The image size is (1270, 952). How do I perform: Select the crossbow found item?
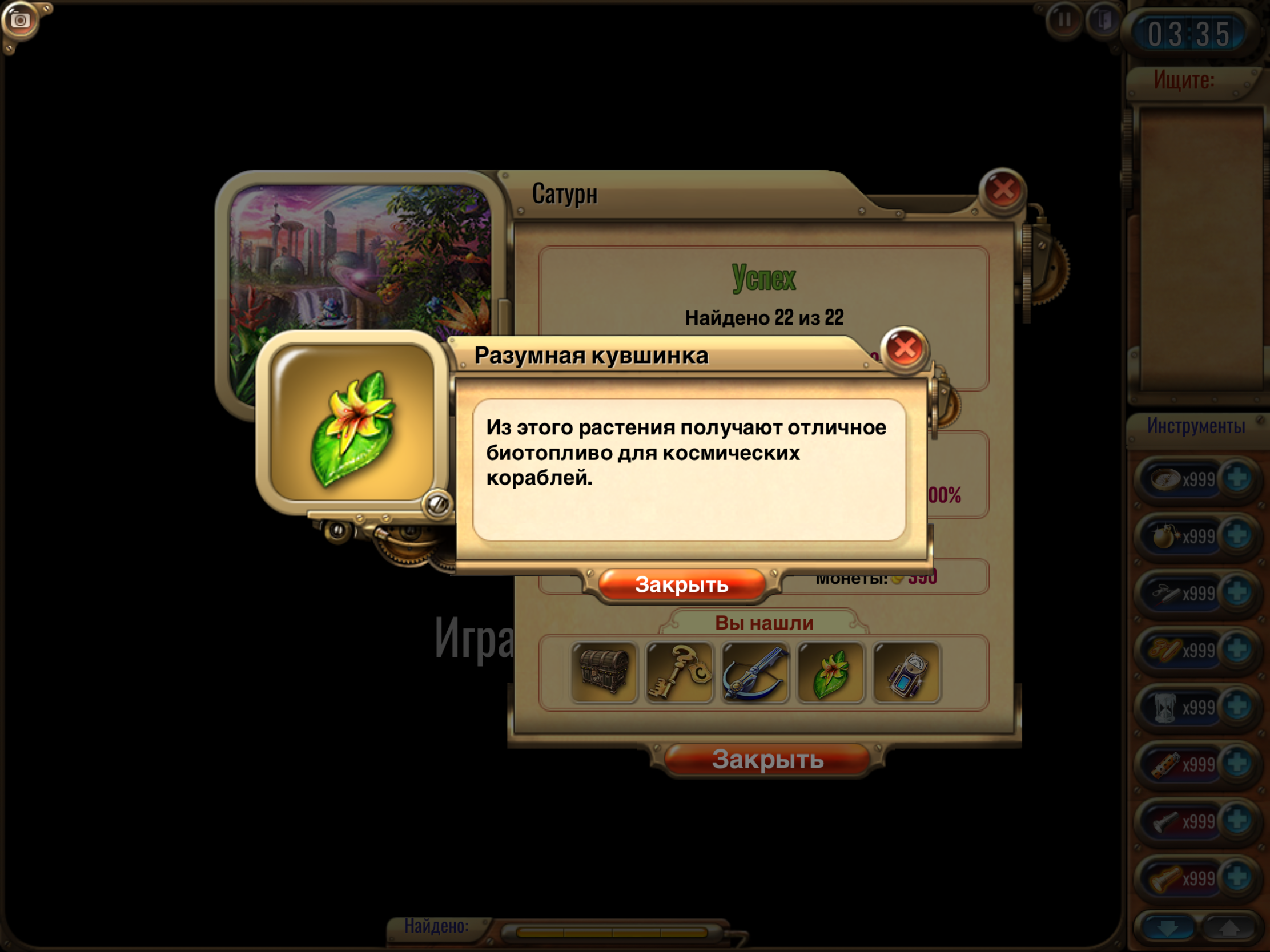point(755,672)
